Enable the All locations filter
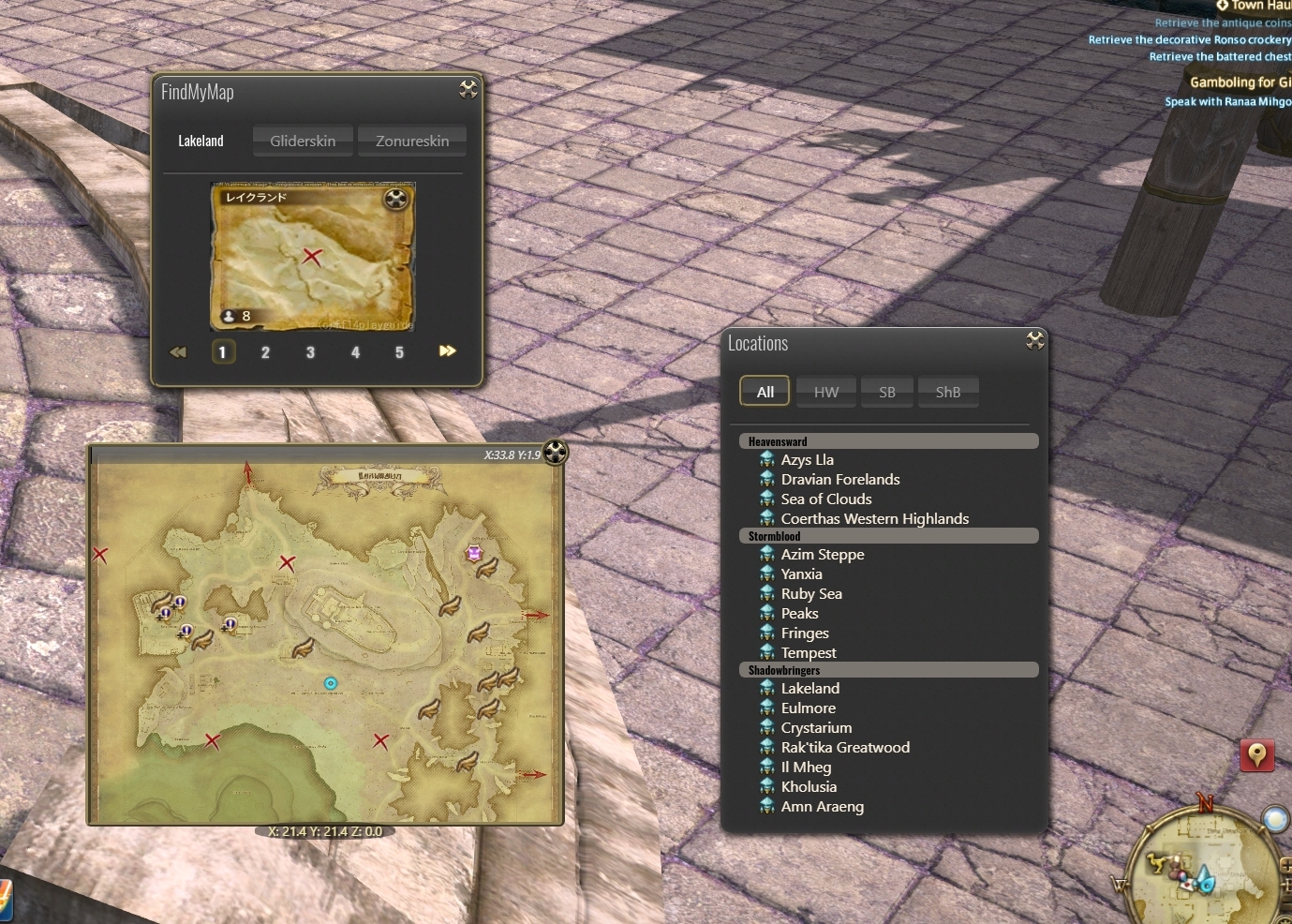Screen dimensions: 1292x924 pos(765,391)
